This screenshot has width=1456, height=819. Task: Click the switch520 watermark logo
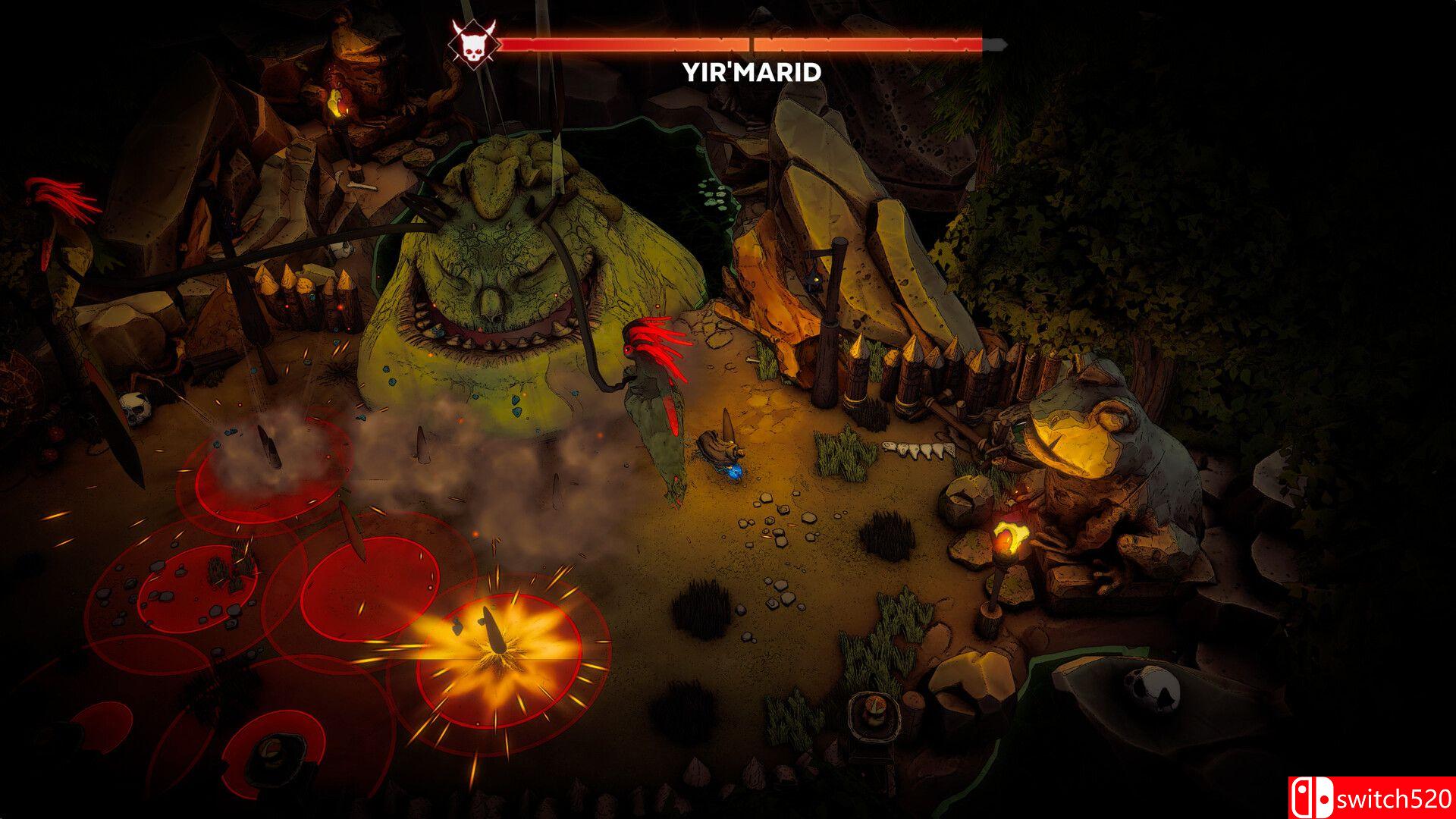pyautogui.click(x=1370, y=798)
